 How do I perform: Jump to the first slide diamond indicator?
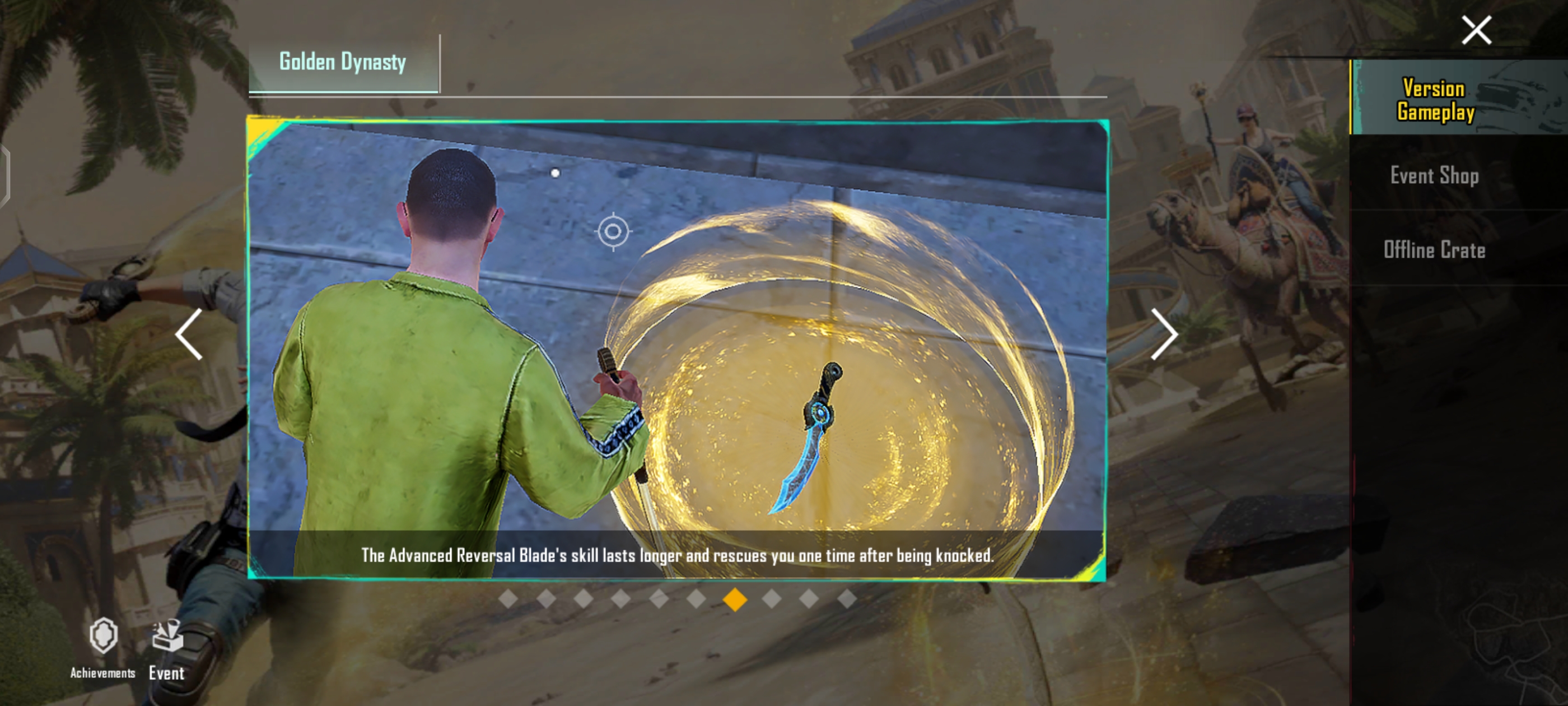[x=508, y=600]
